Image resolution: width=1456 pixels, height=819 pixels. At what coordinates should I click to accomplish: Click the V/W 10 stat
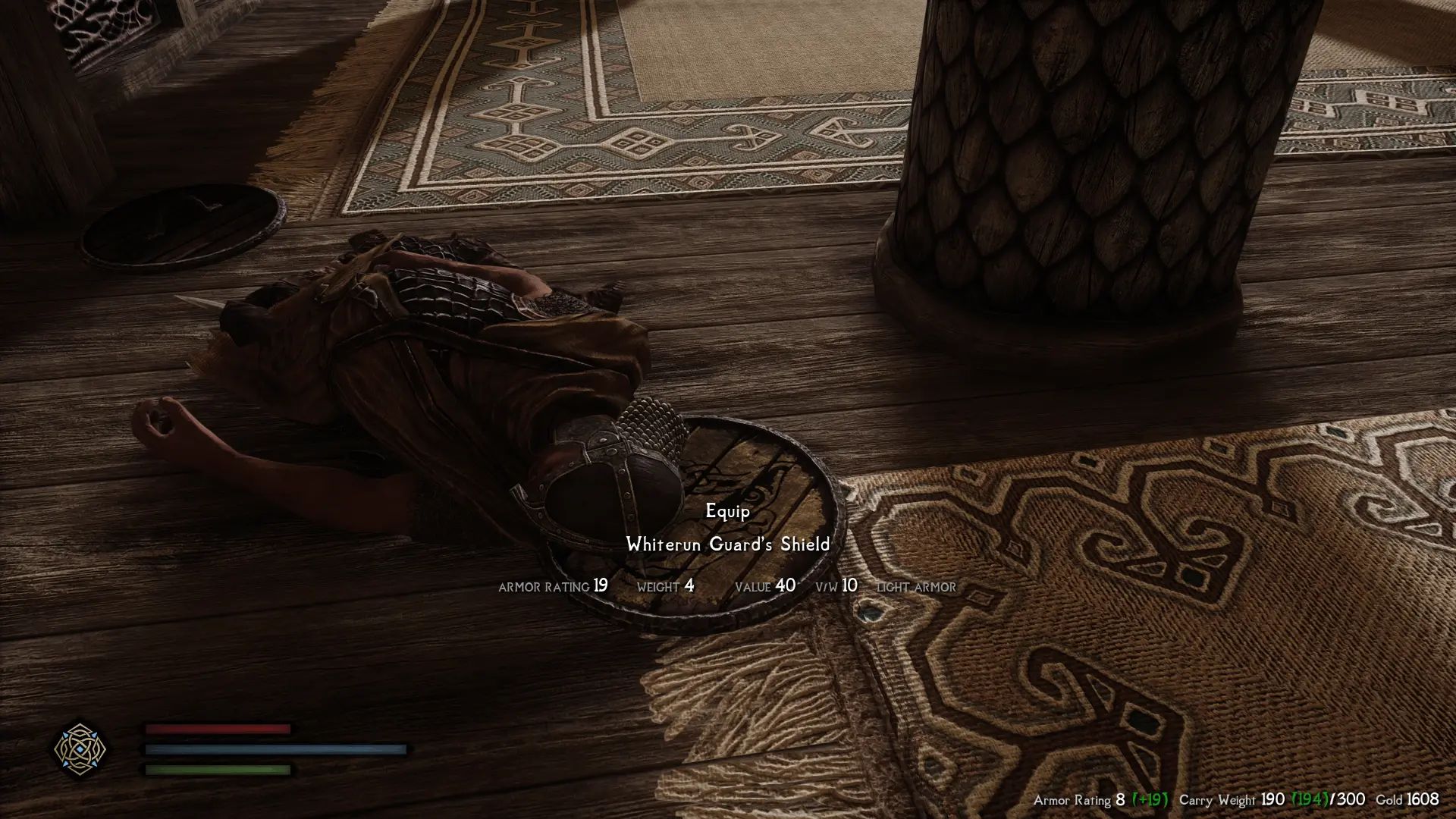(834, 585)
